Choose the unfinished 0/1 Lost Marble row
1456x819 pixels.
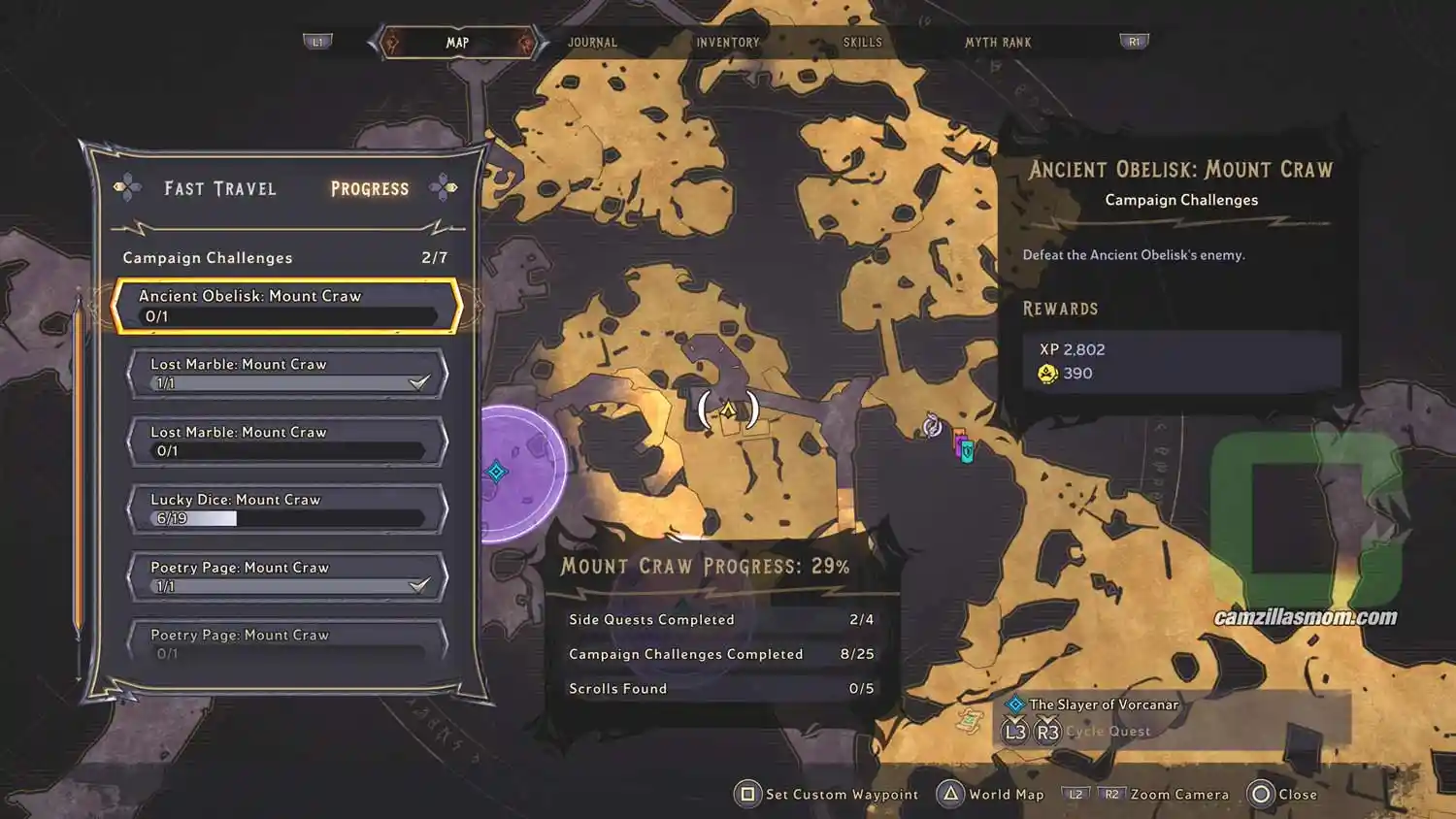pyautogui.click(x=287, y=442)
